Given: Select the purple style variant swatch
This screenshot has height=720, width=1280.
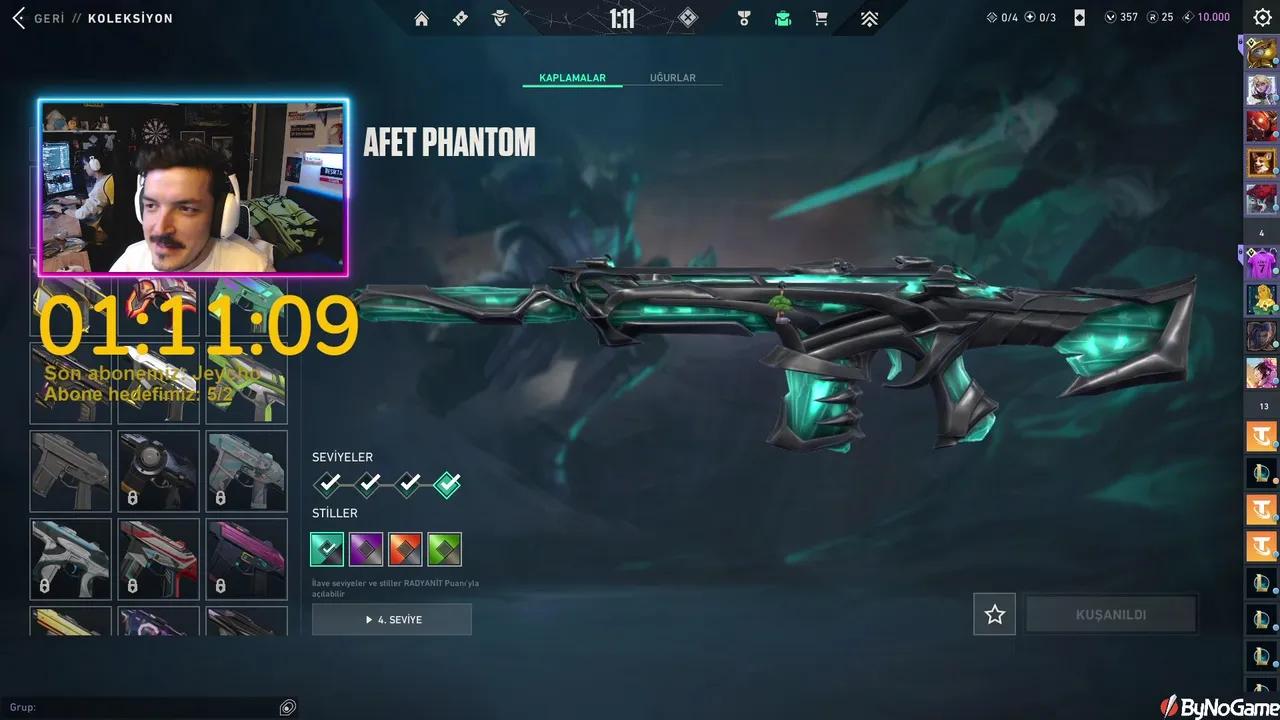Looking at the screenshot, I should [x=366, y=548].
